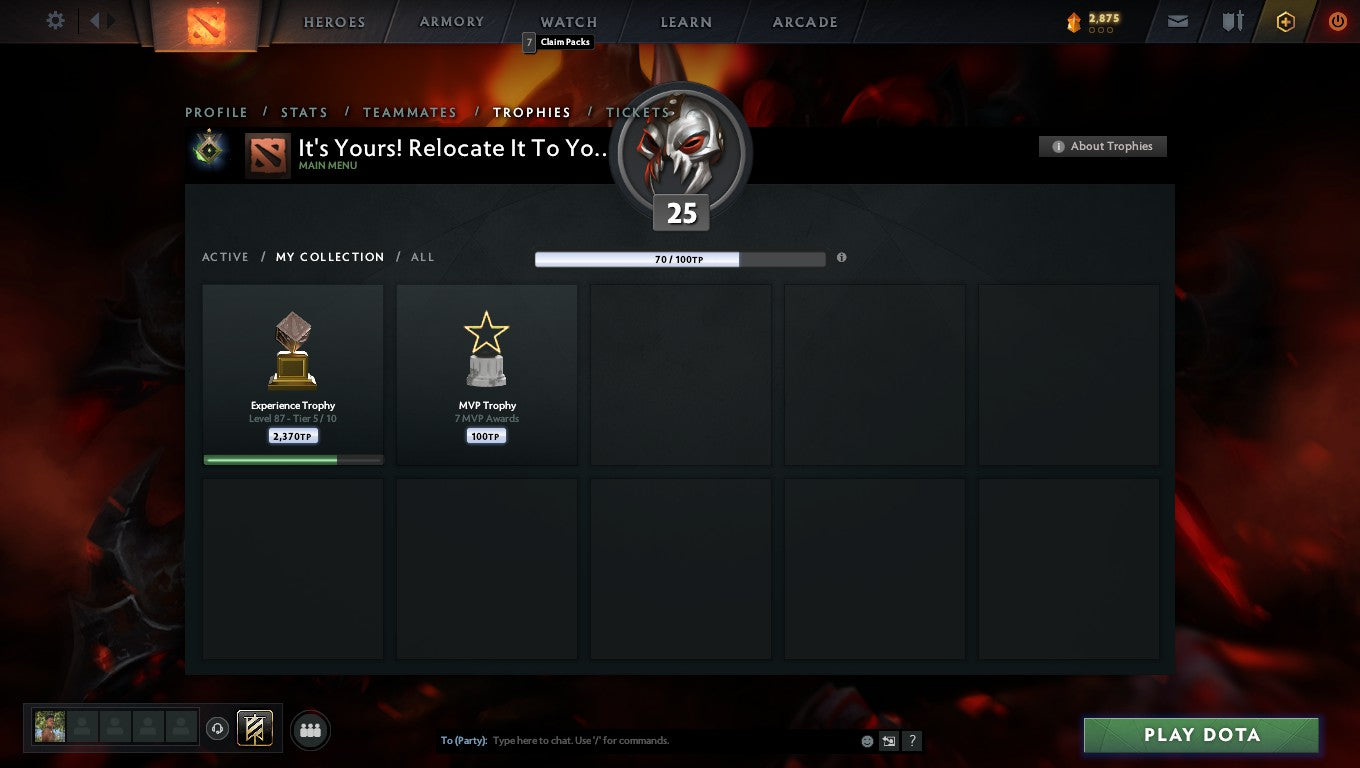Switch to the ALL trophies tab
1360x768 pixels.
coord(422,257)
